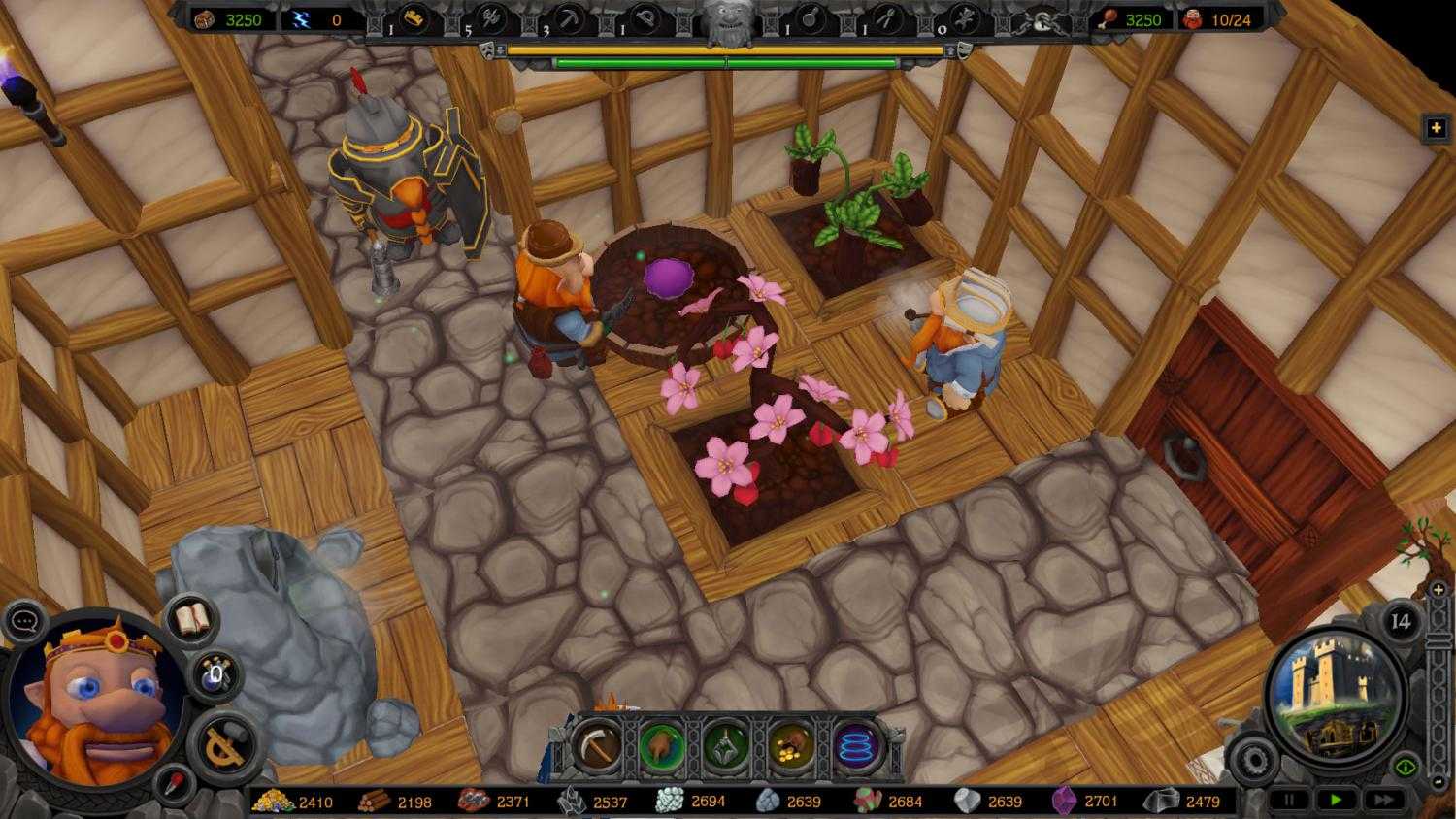Collapse map zoom with the minus below the minimap
The image size is (1456, 819).
pyautogui.click(x=1438, y=782)
